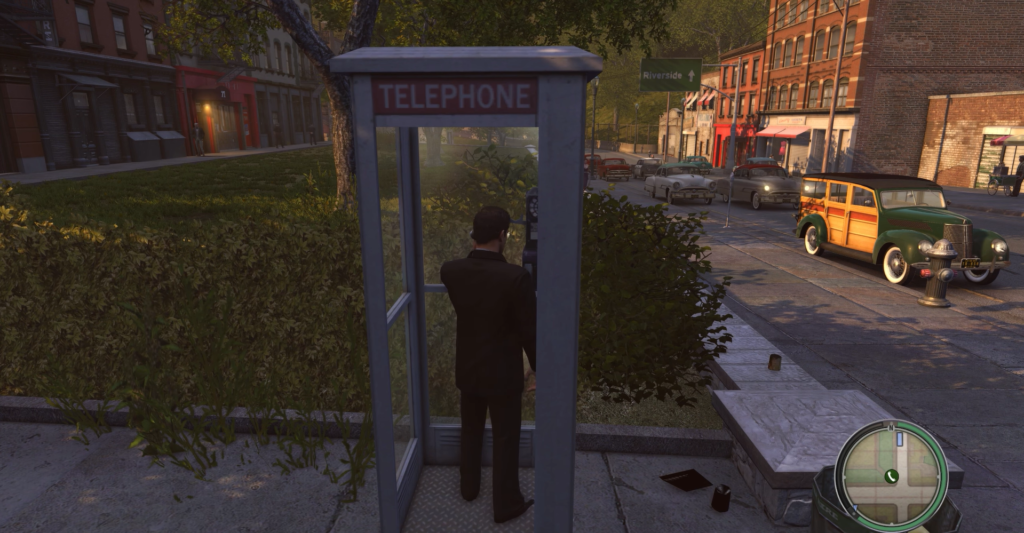Image resolution: width=1024 pixels, height=533 pixels.
Task: Click the blue car marker on minimap
Action: pos(898,438)
